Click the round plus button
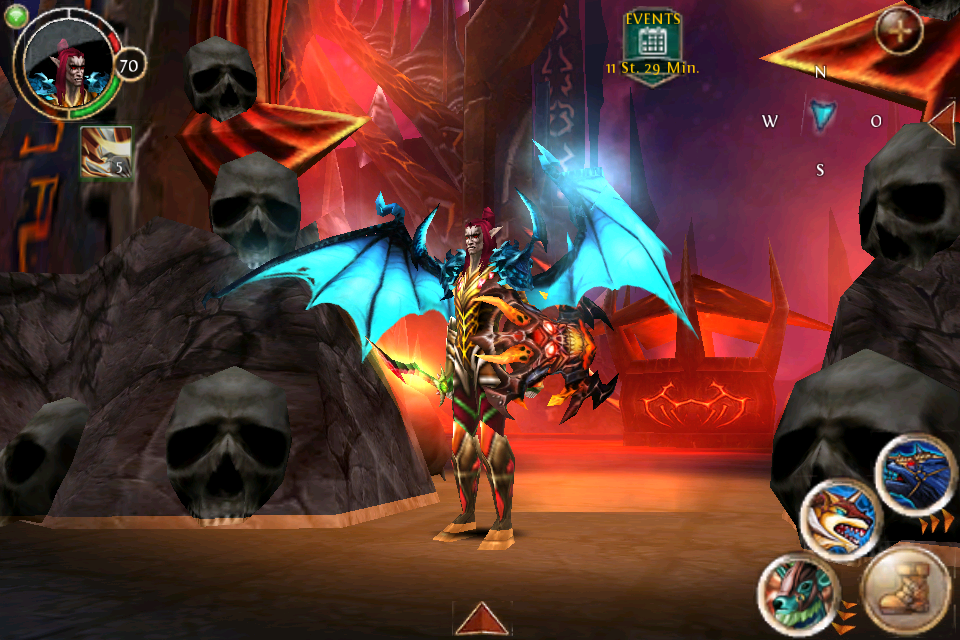960x640 pixels. pyautogui.click(x=898, y=32)
